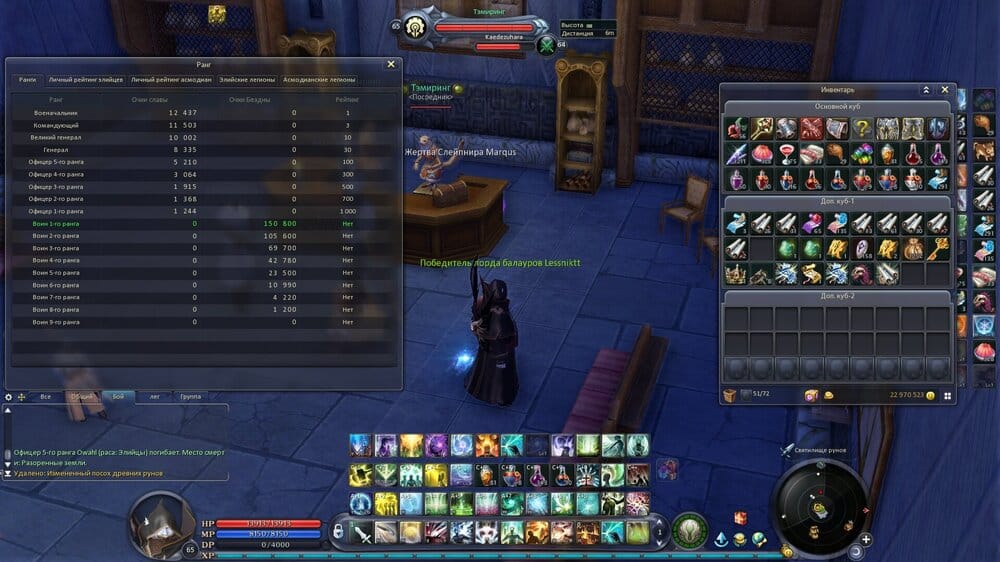Open chat settings gear icon
Screen dimensions: 1000x562
[9, 397]
